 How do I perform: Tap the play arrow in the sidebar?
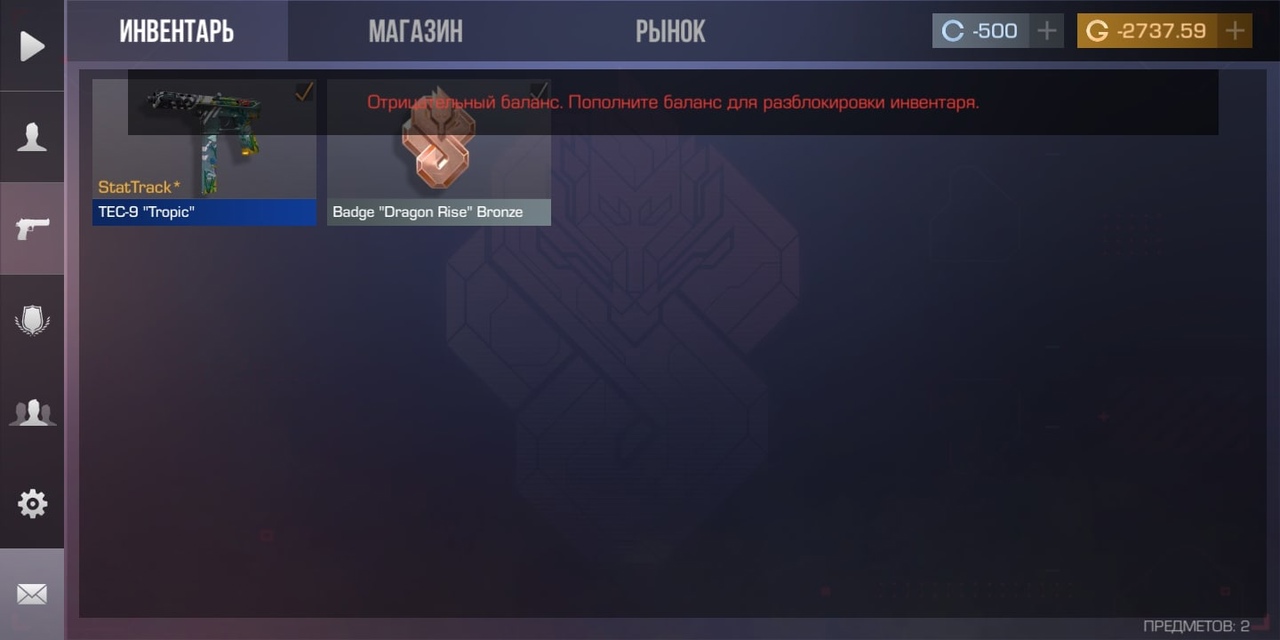pos(32,46)
